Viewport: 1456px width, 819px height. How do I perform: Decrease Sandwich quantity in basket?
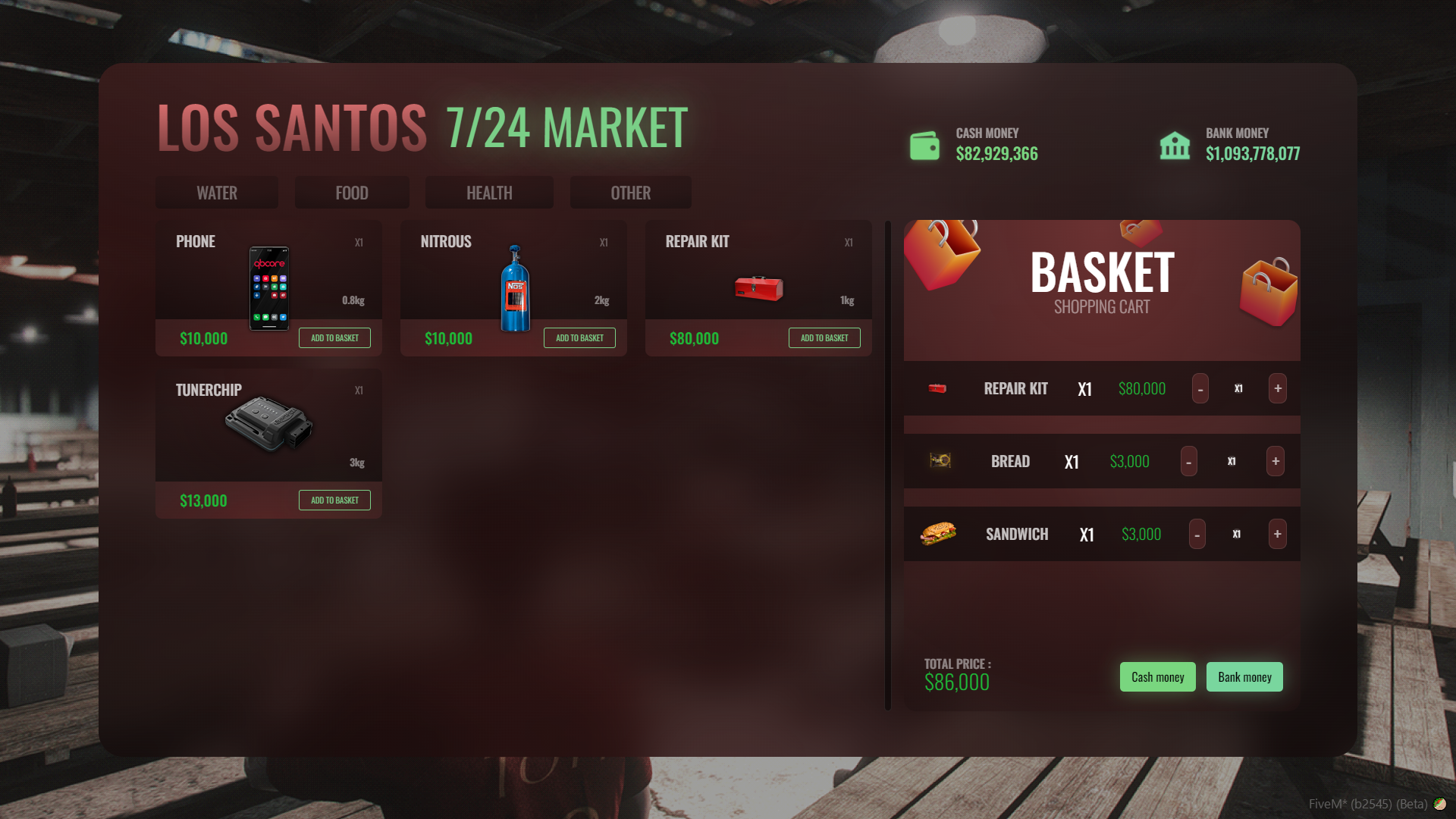tap(1197, 535)
